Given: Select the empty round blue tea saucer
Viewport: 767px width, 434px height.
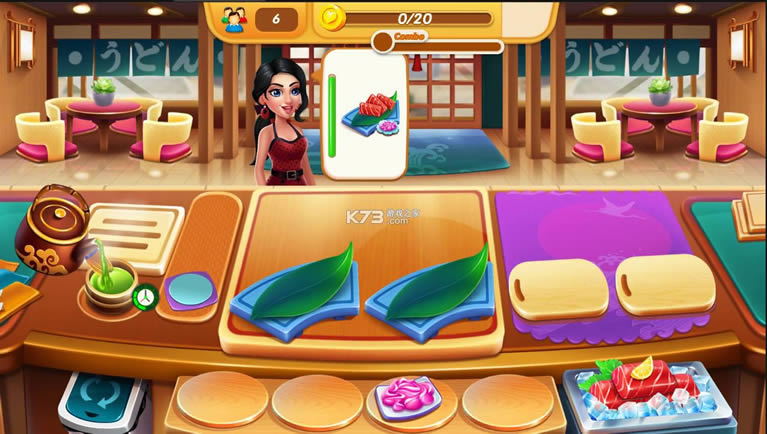Looking at the screenshot, I should (190, 291).
